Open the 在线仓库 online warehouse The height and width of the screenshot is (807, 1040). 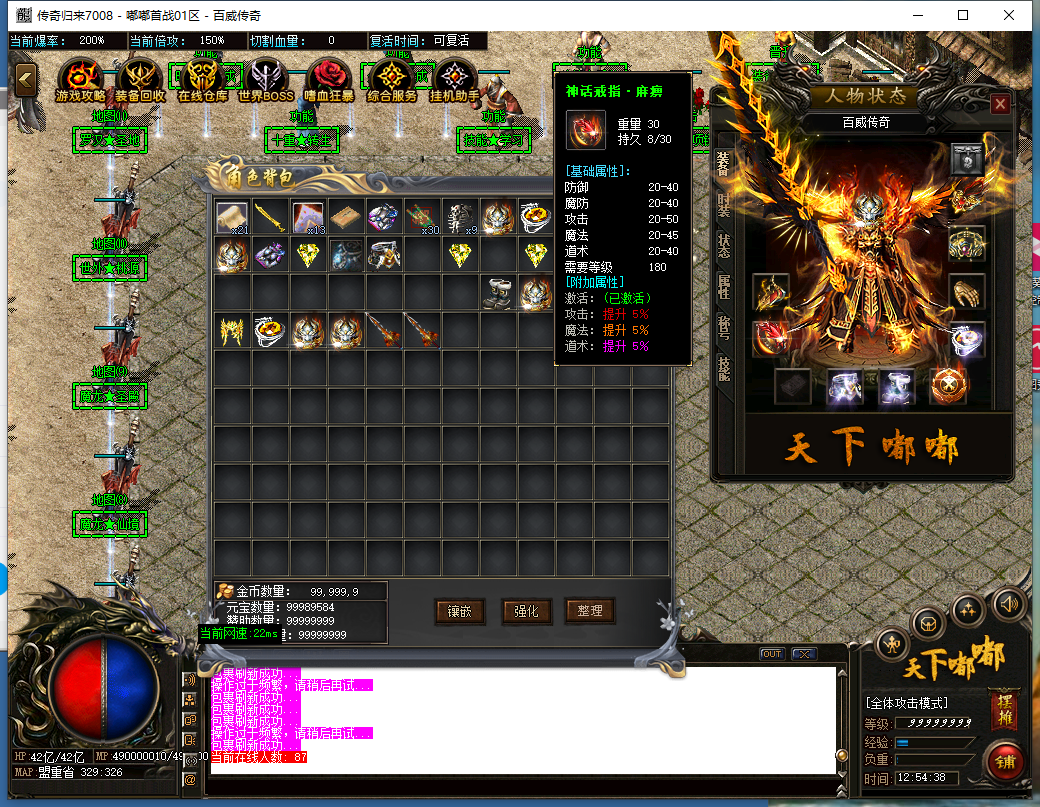click(x=202, y=78)
